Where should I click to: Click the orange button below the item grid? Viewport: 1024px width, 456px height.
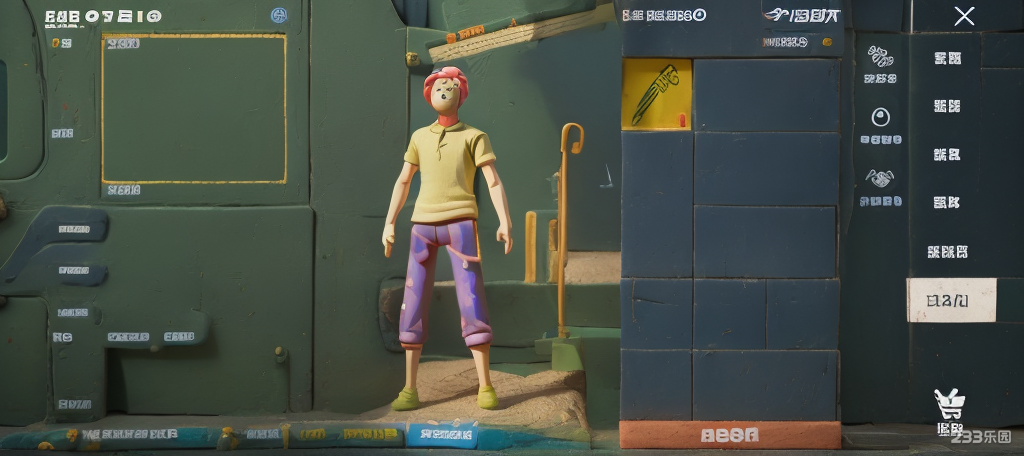729,435
